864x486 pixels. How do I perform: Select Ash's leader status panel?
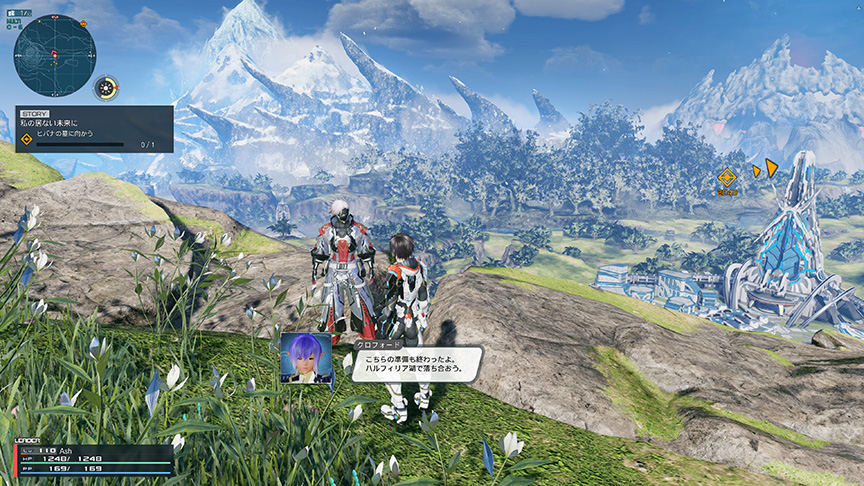(x=93, y=459)
